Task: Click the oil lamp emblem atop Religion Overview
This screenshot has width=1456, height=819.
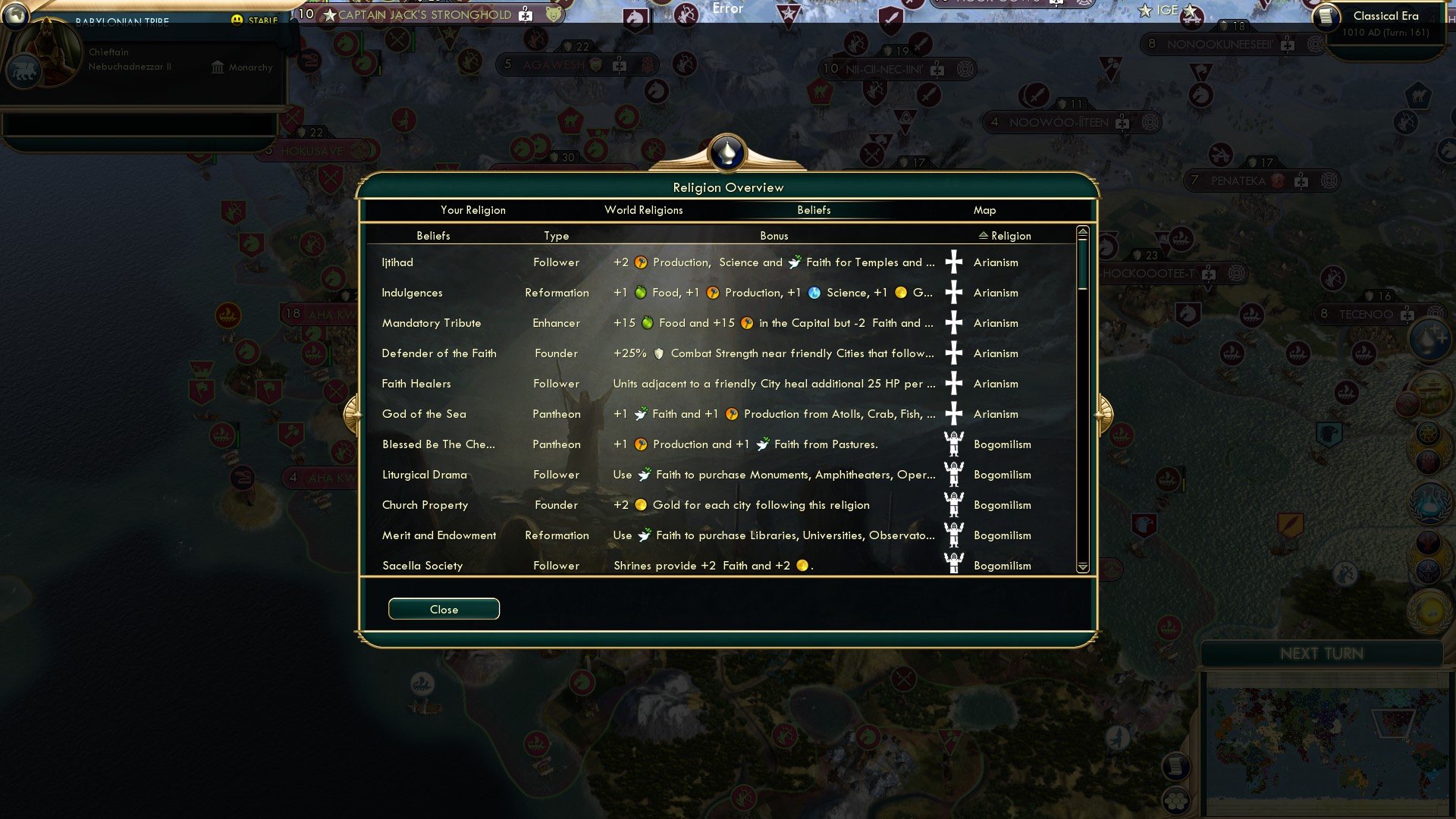Action: point(727,152)
